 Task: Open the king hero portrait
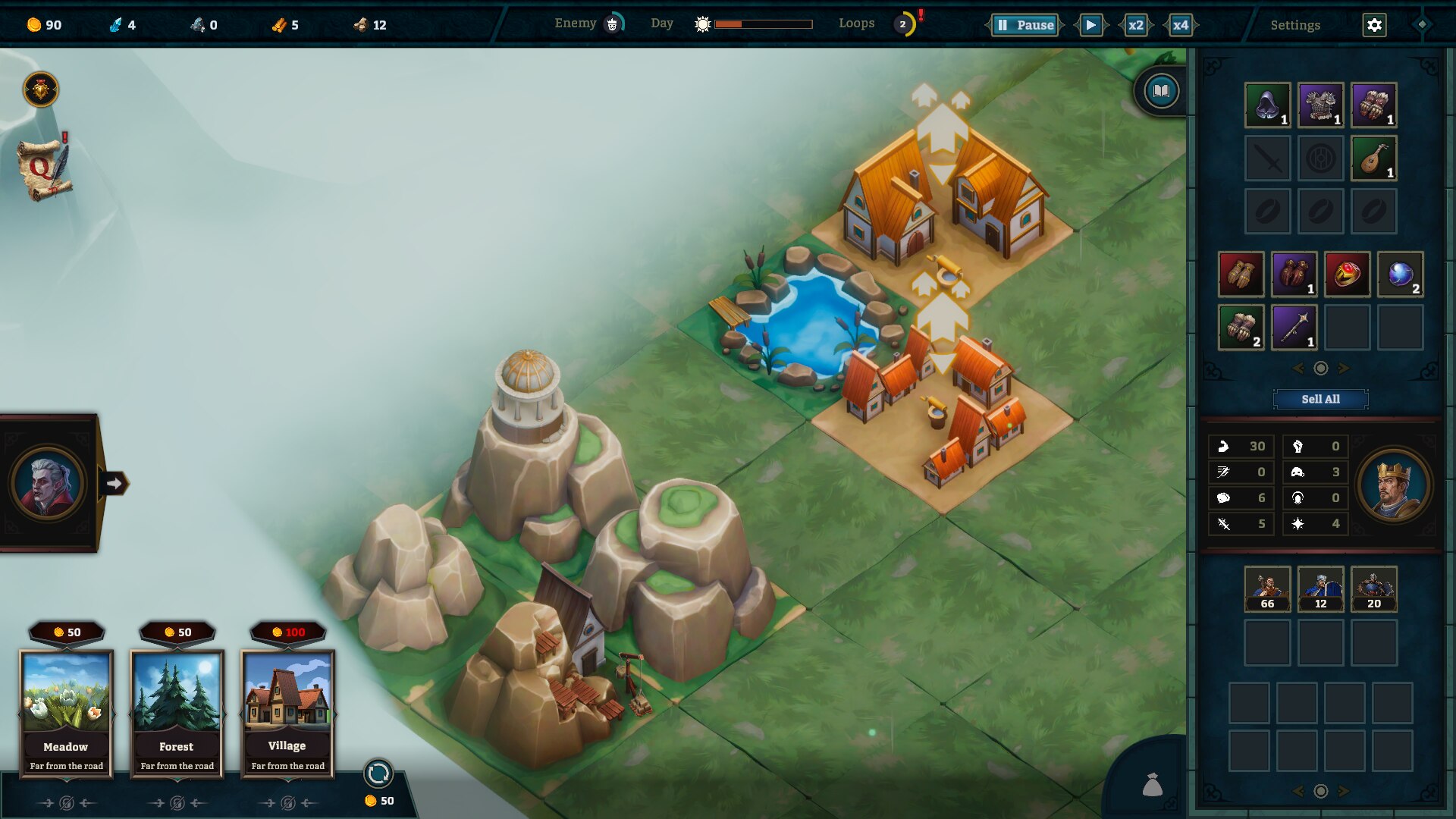tap(1393, 485)
